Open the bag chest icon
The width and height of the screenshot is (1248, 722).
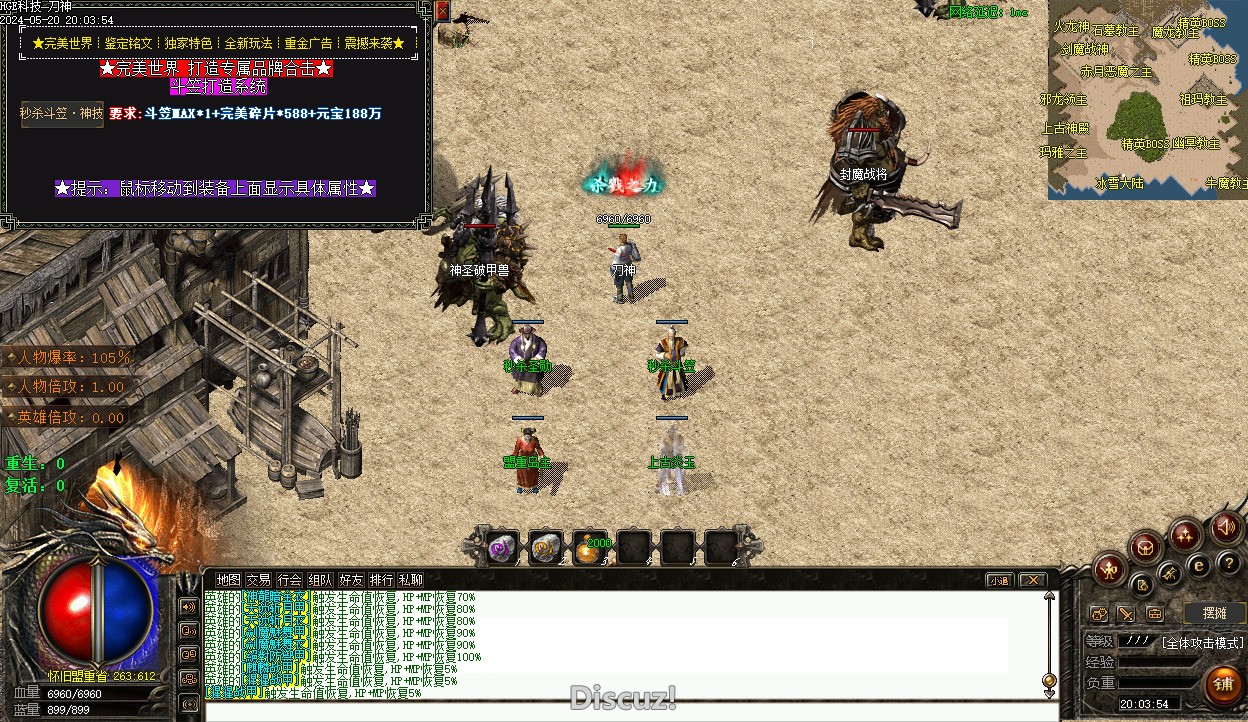tap(1145, 546)
